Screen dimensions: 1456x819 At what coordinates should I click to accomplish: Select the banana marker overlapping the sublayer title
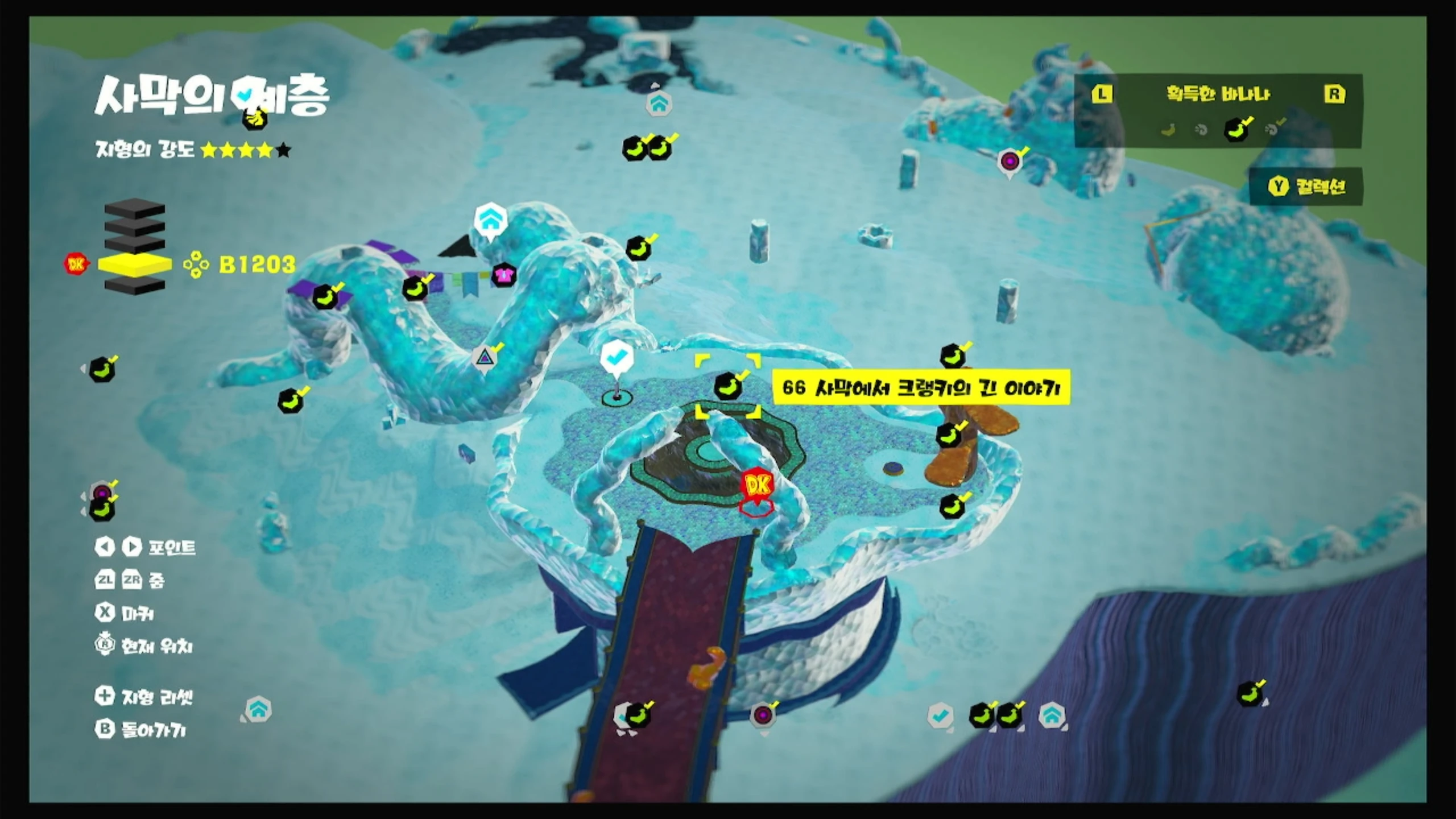255,118
